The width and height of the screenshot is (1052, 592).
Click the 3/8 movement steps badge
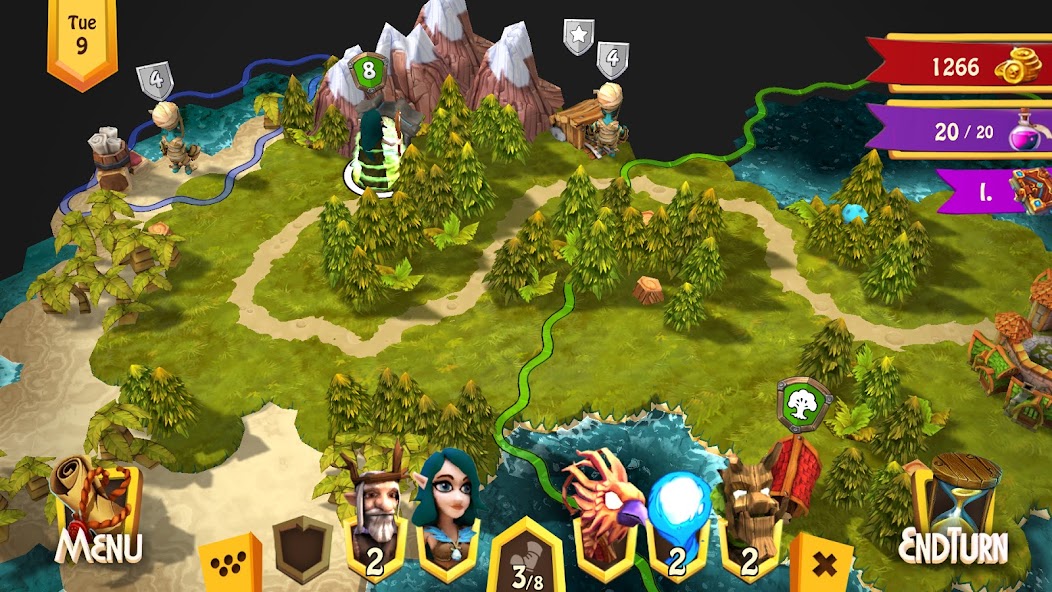(x=527, y=560)
